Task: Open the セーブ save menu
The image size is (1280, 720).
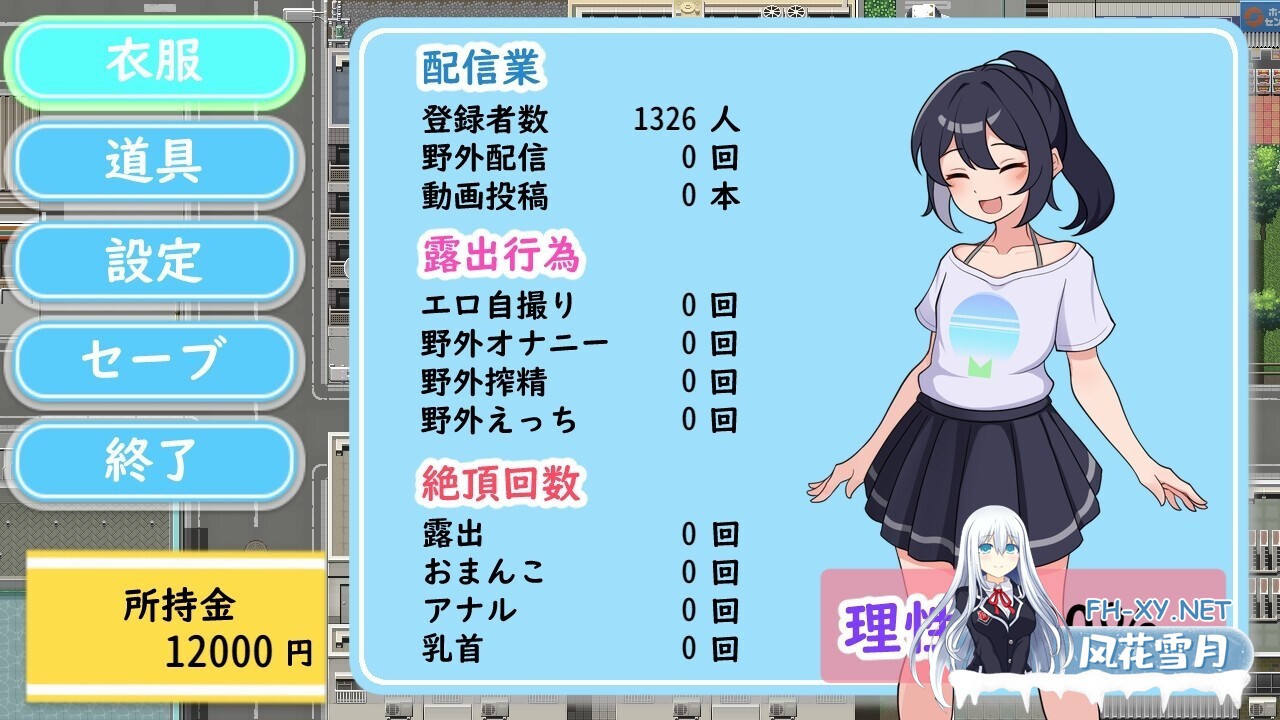Action: [155, 360]
